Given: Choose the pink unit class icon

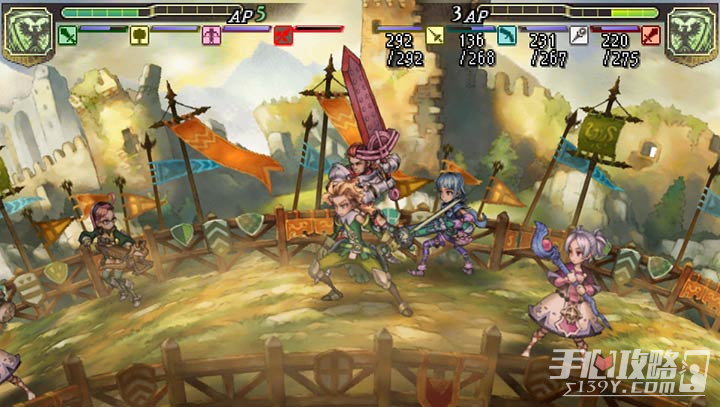Looking at the screenshot, I should (211, 36).
